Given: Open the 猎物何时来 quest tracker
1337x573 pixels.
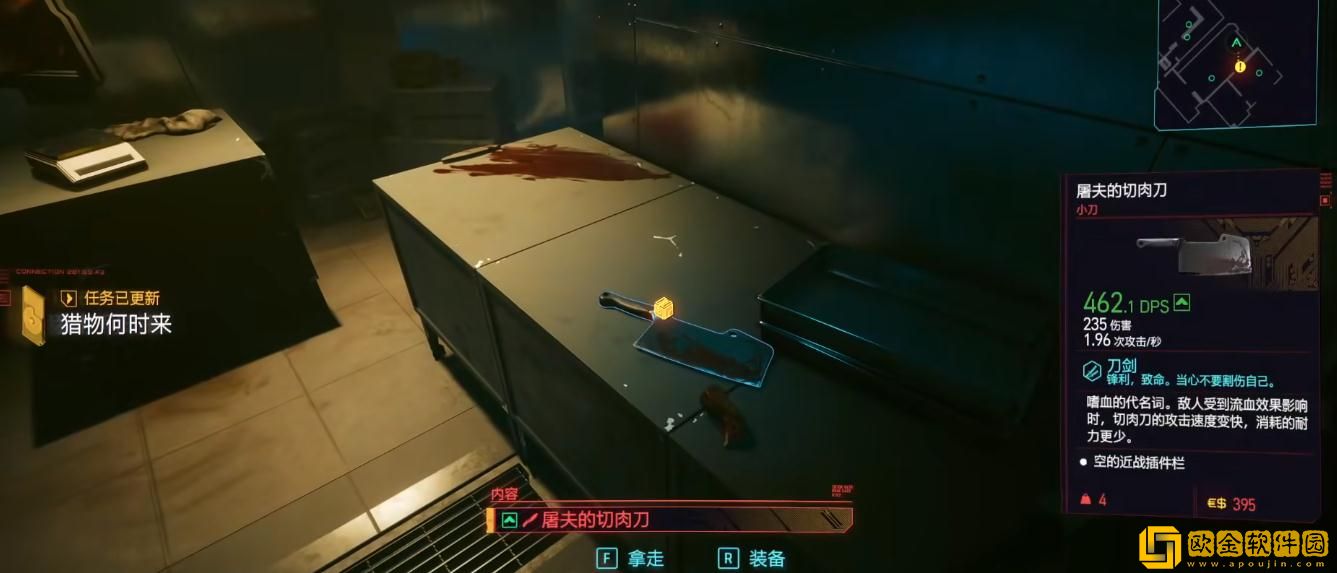Looking at the screenshot, I should pos(116,323).
